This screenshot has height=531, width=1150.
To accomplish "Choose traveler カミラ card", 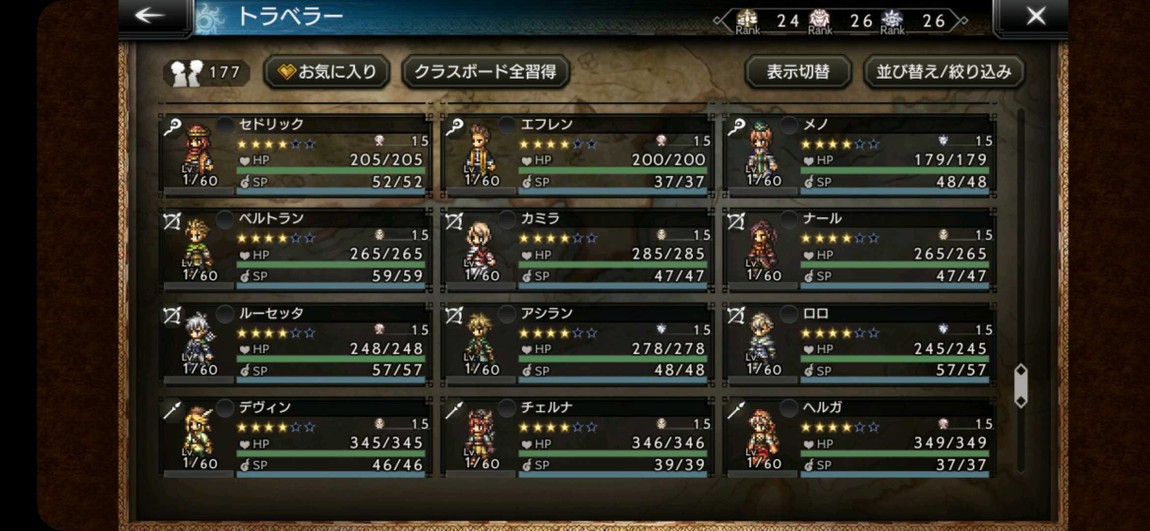I will pos(578,247).
